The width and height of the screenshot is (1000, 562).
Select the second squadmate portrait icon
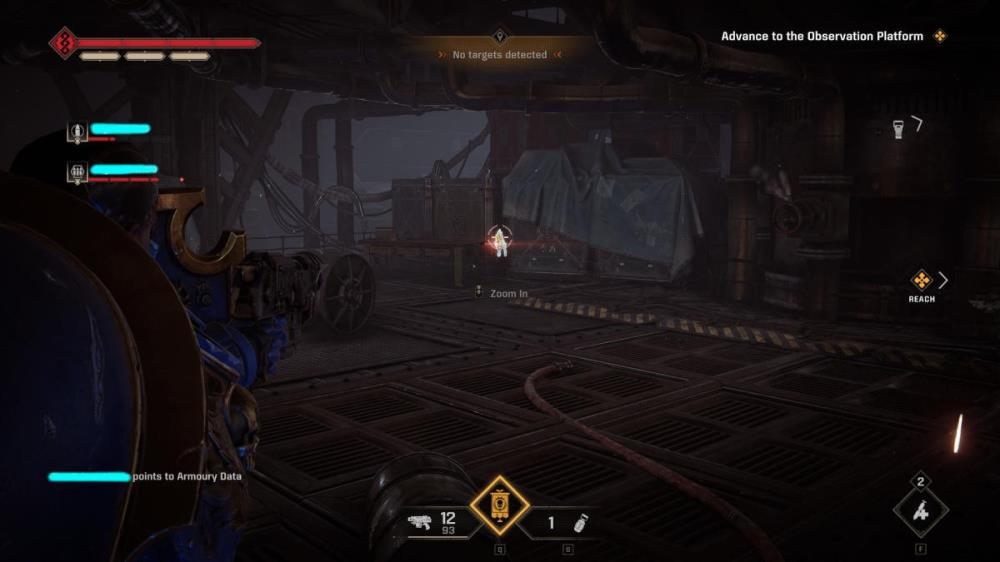(x=77, y=172)
